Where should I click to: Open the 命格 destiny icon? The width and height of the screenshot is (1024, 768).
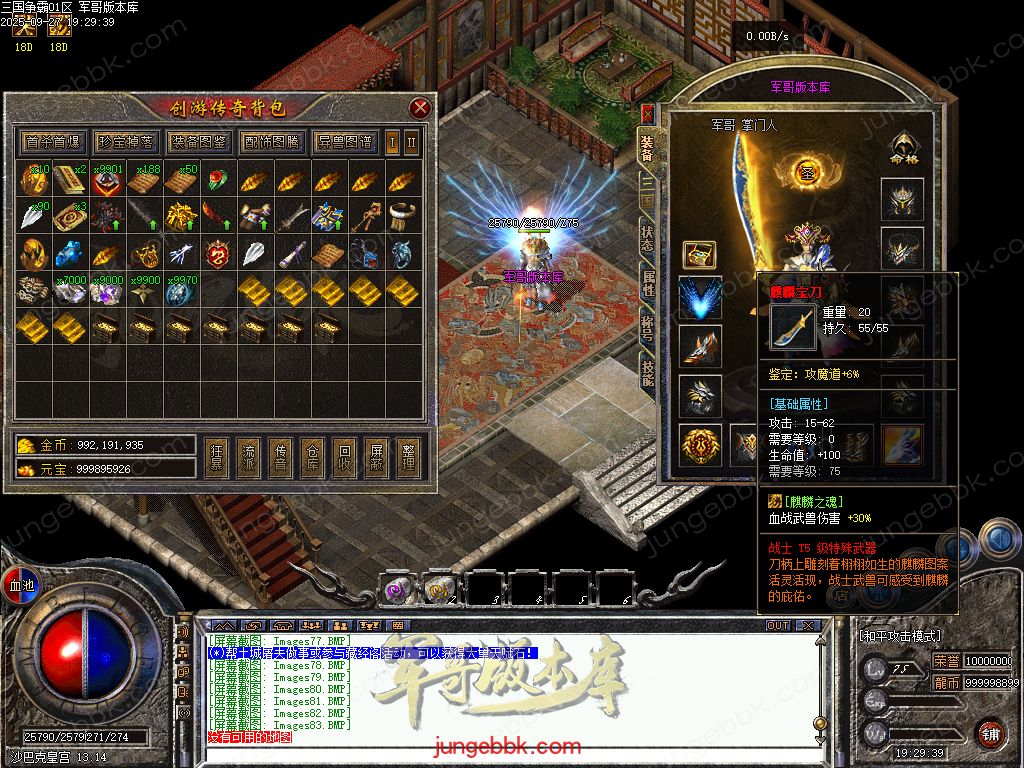click(904, 148)
